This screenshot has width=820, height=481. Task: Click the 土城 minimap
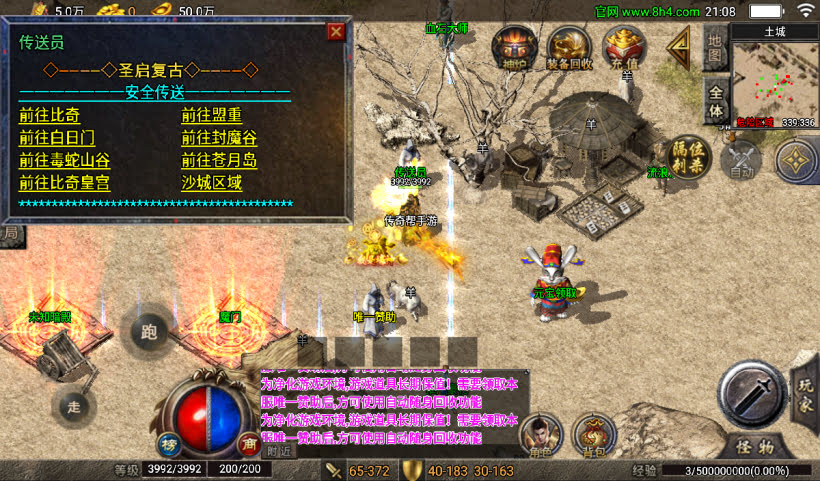[x=774, y=79]
